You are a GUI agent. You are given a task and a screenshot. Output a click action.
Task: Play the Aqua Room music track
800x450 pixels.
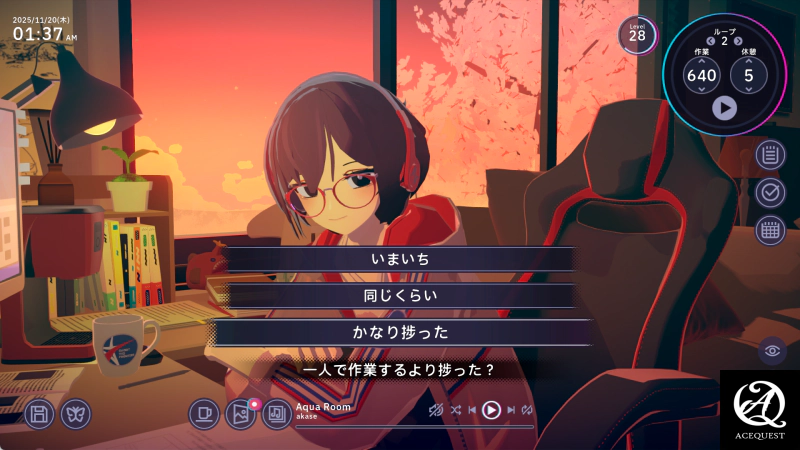pyautogui.click(x=491, y=409)
